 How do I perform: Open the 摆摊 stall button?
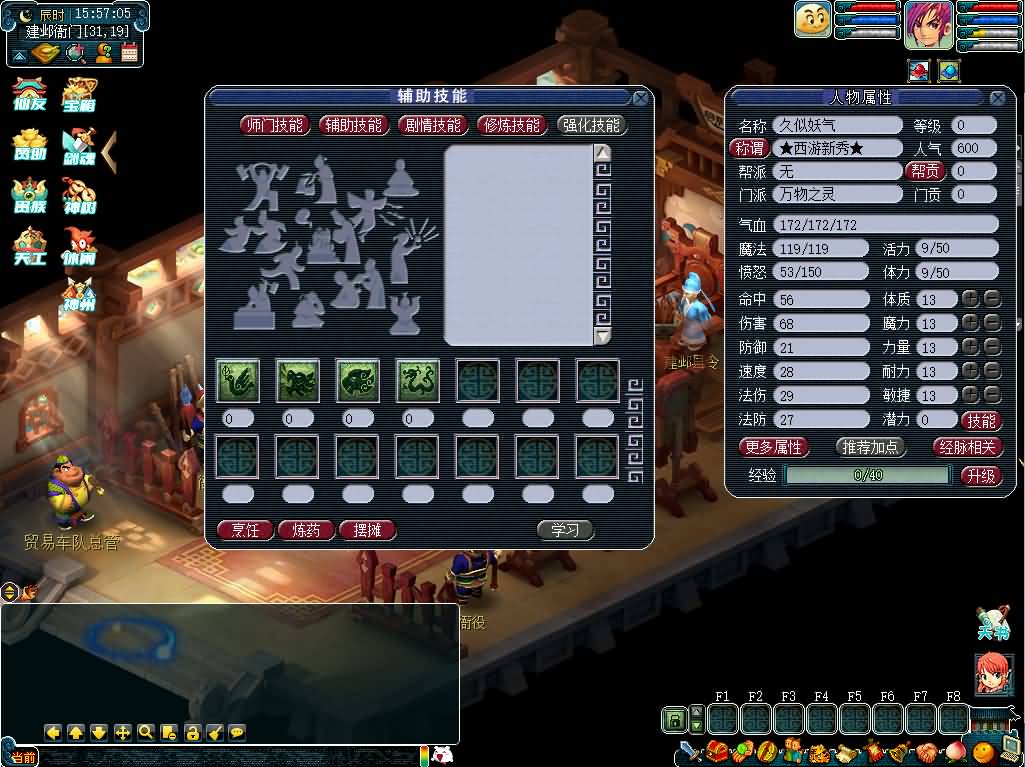(x=367, y=530)
